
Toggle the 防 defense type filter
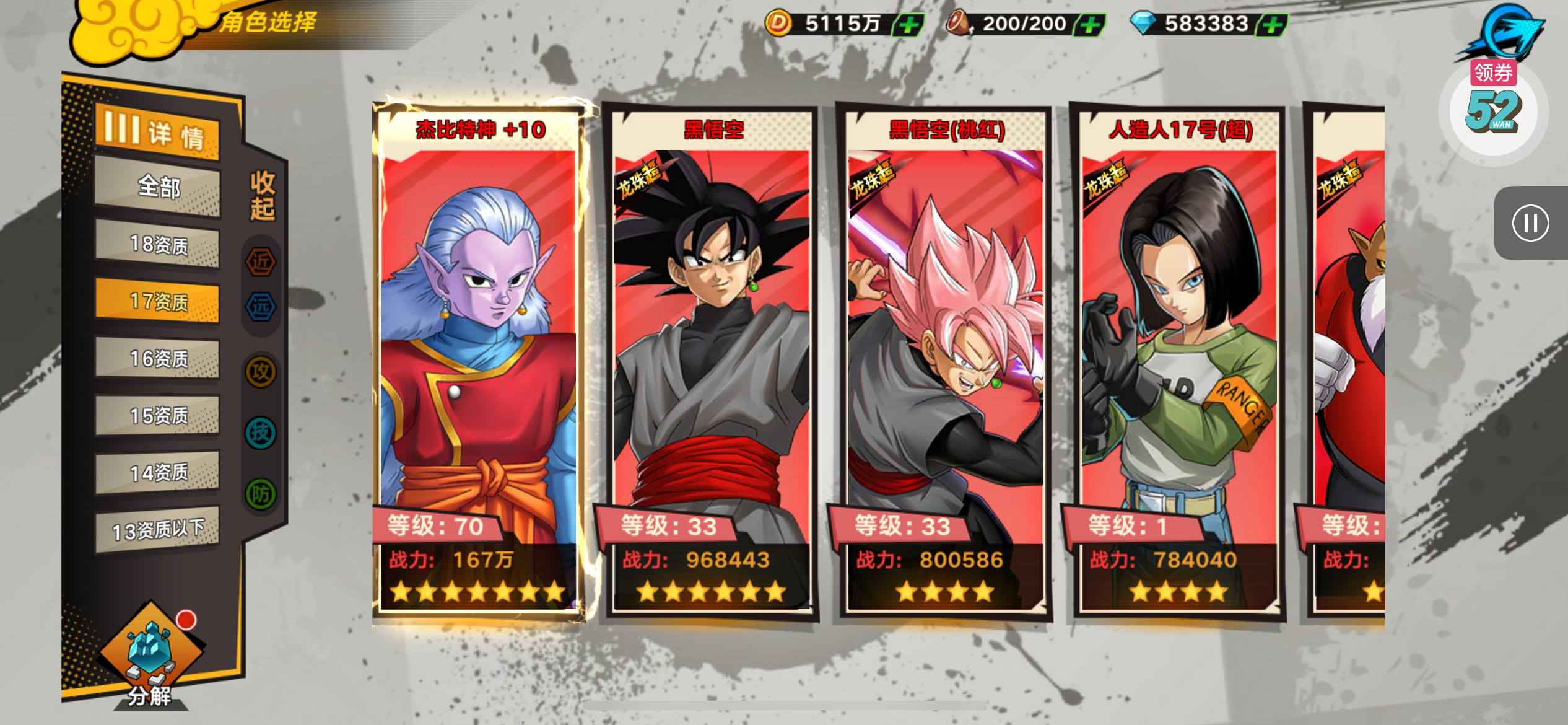point(261,494)
